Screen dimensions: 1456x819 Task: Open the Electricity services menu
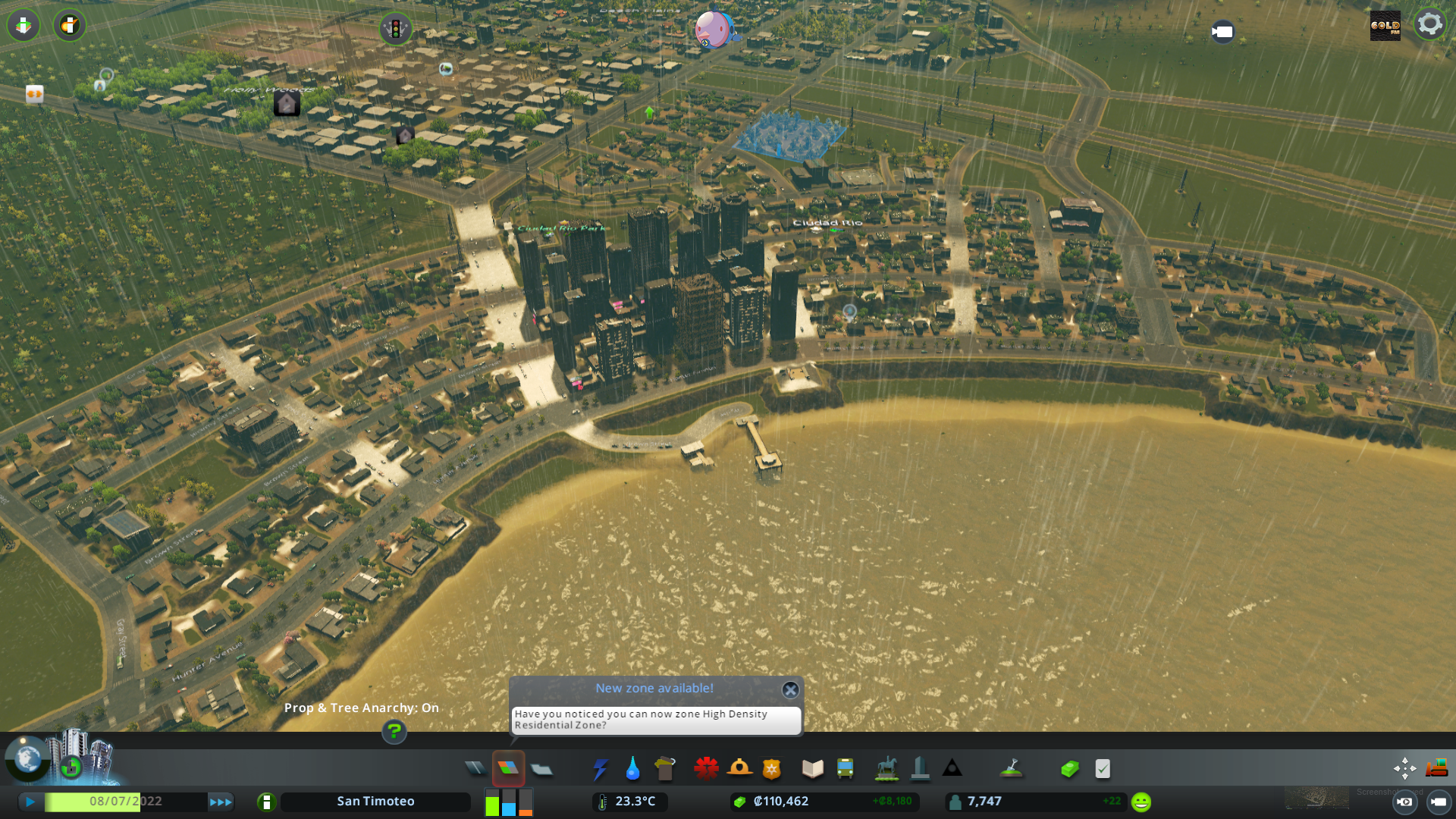tap(600, 768)
